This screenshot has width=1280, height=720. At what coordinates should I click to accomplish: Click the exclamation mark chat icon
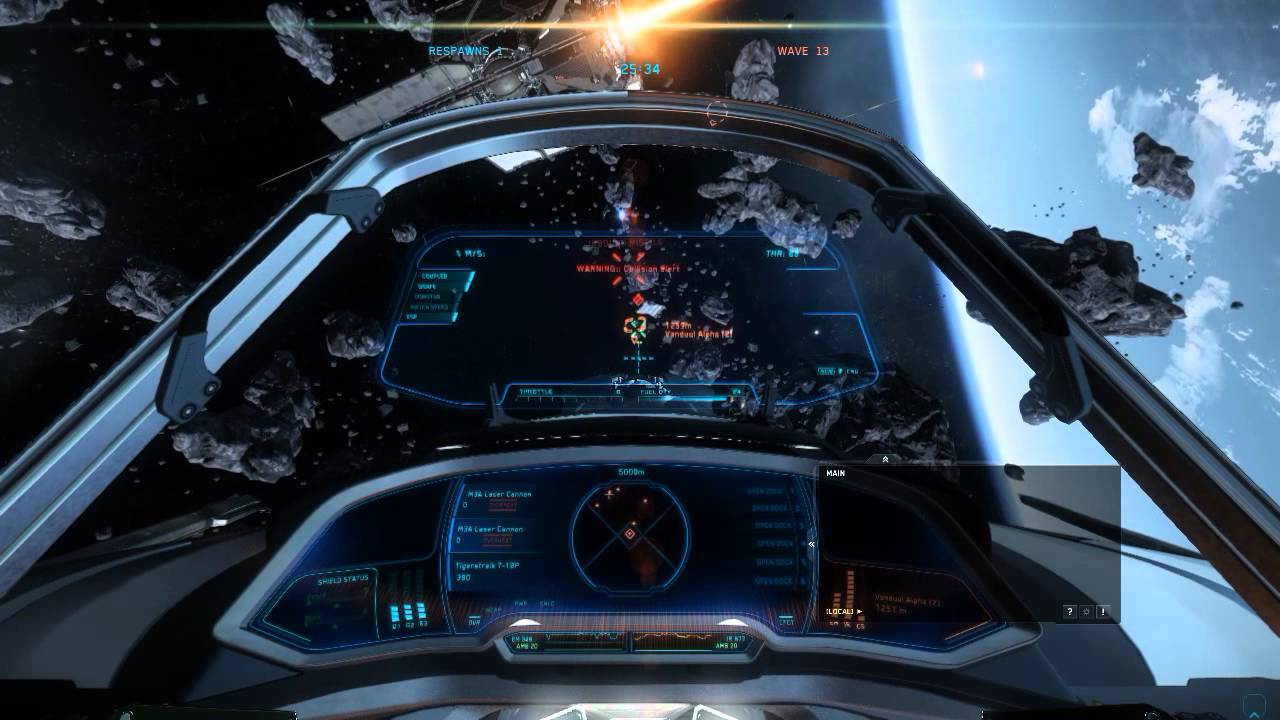point(1102,612)
